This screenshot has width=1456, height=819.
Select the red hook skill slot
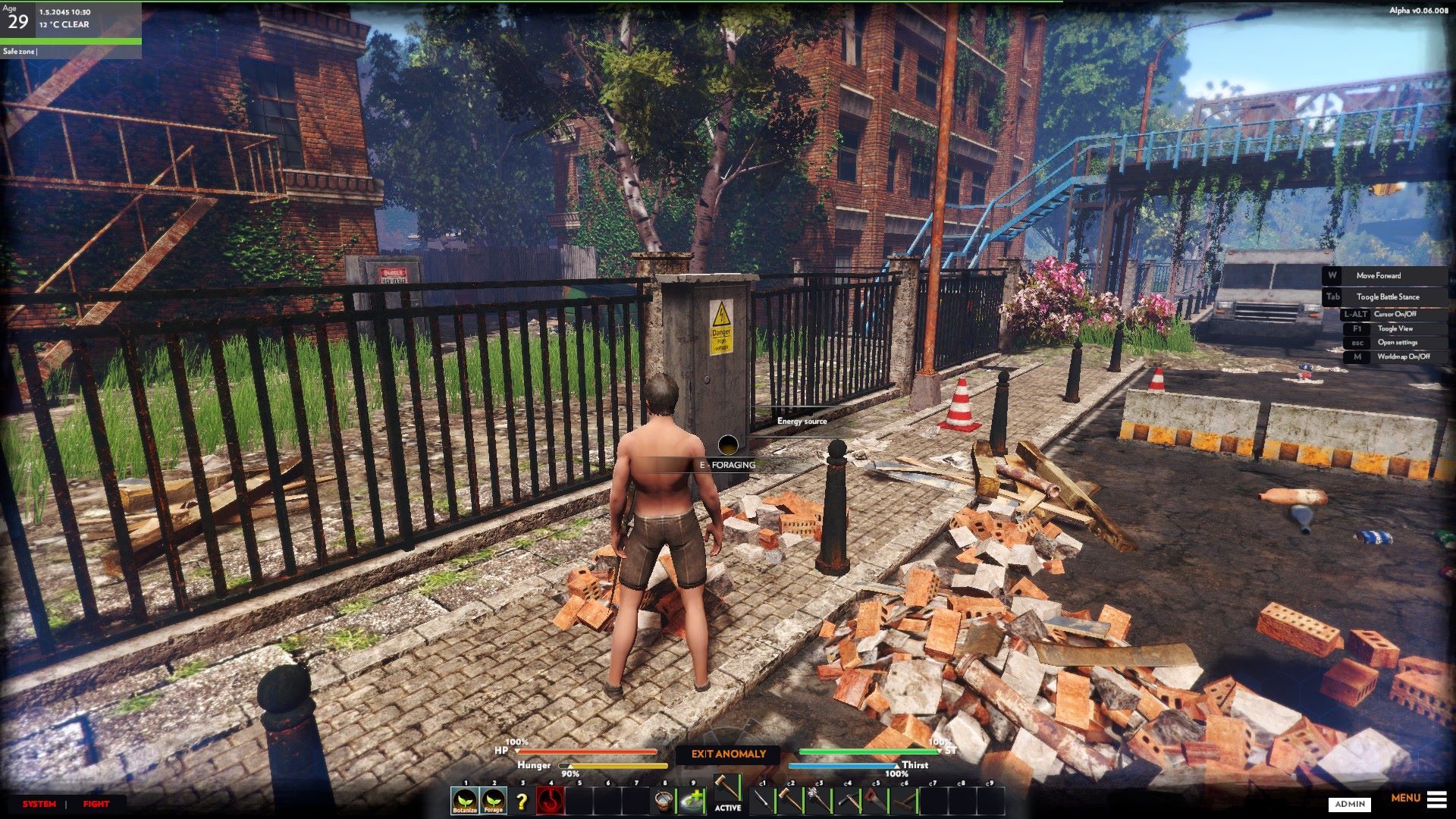[551, 800]
